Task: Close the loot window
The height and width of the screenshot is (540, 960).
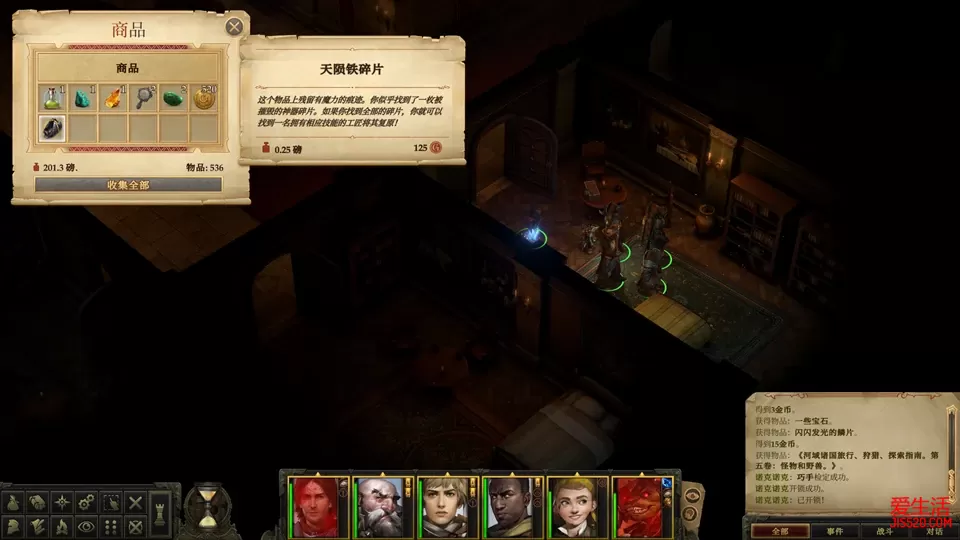Action: (x=234, y=27)
